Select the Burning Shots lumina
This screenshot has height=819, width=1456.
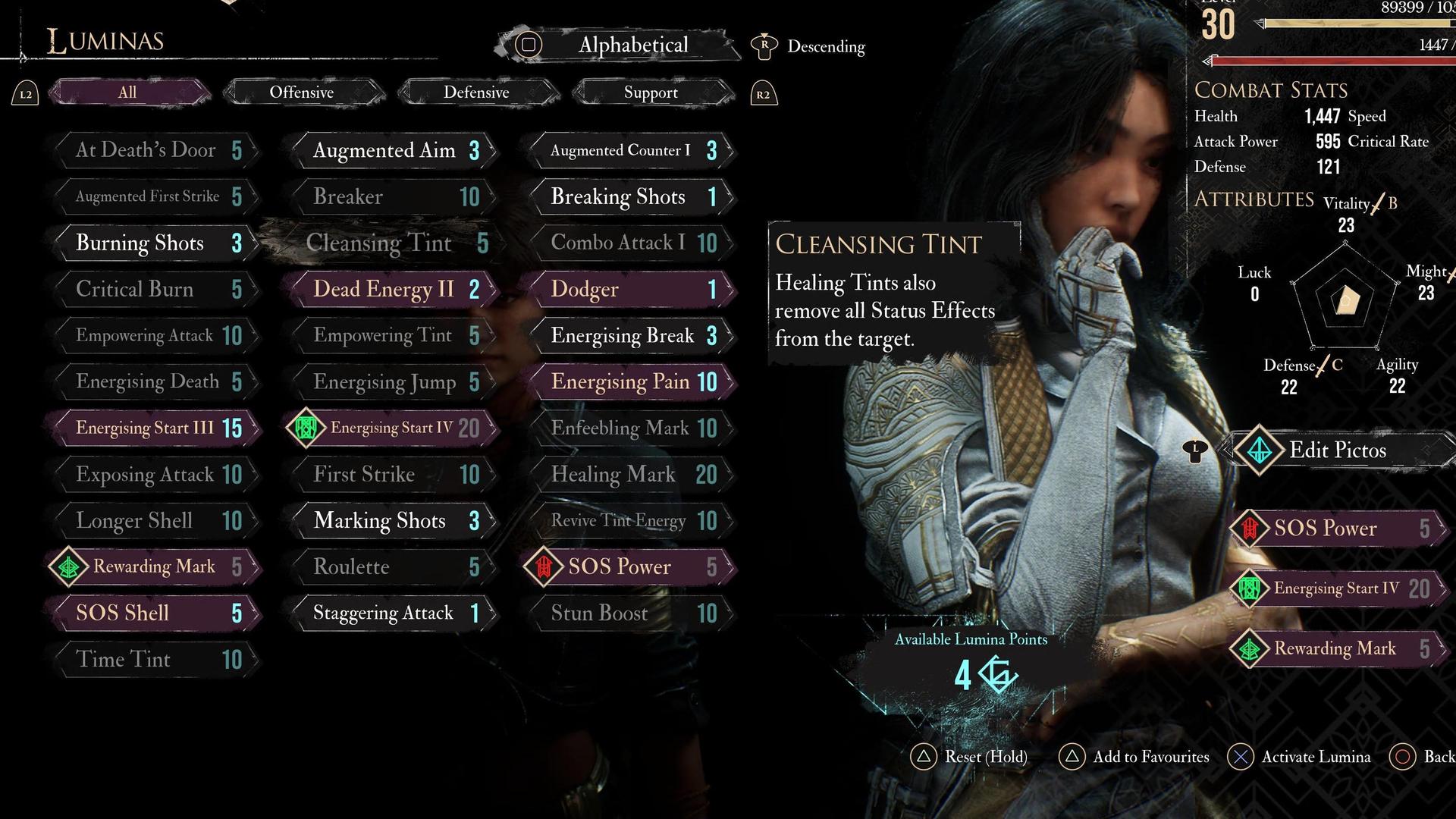[156, 243]
